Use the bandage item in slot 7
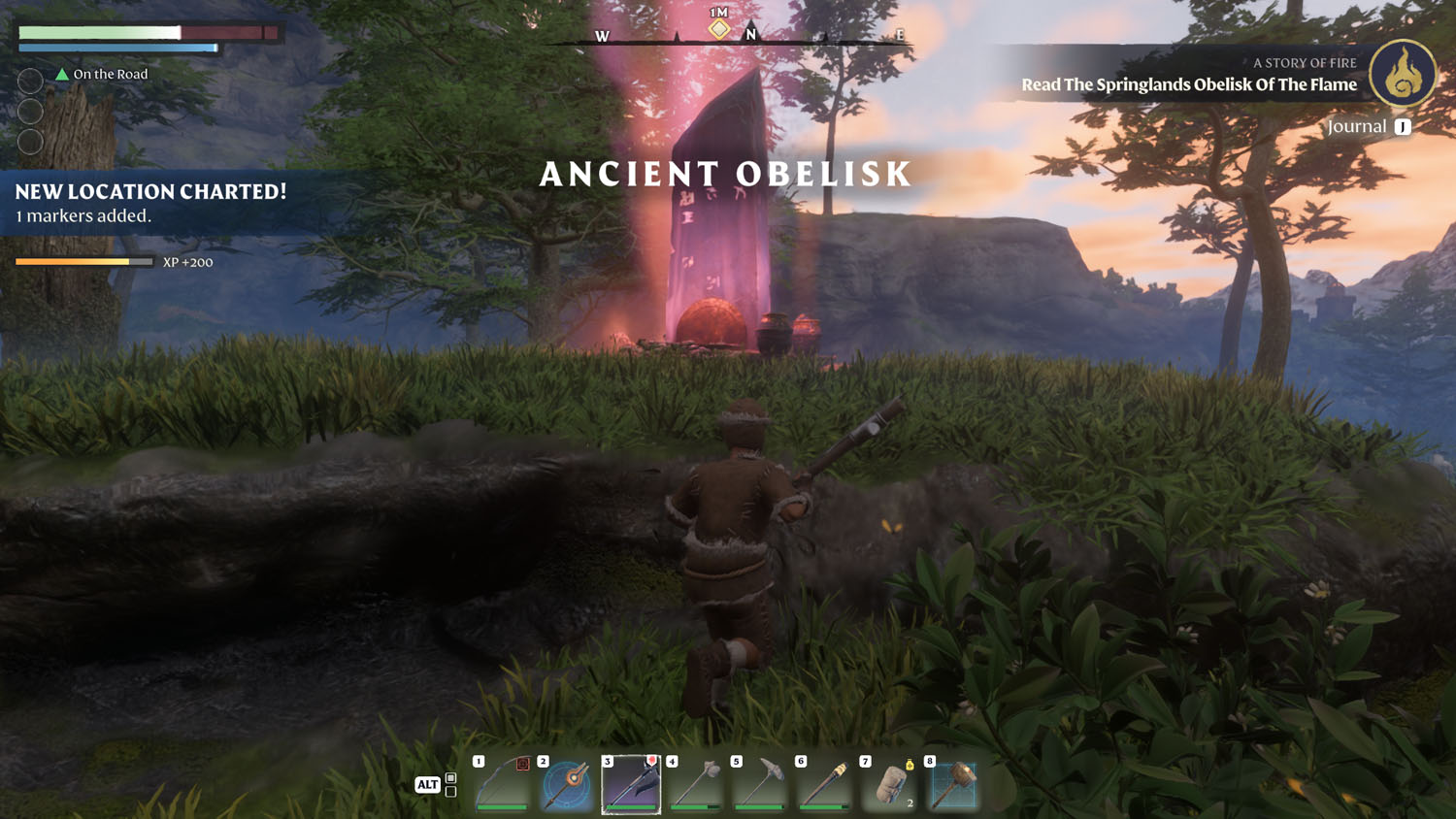1456x819 pixels. 889,784
